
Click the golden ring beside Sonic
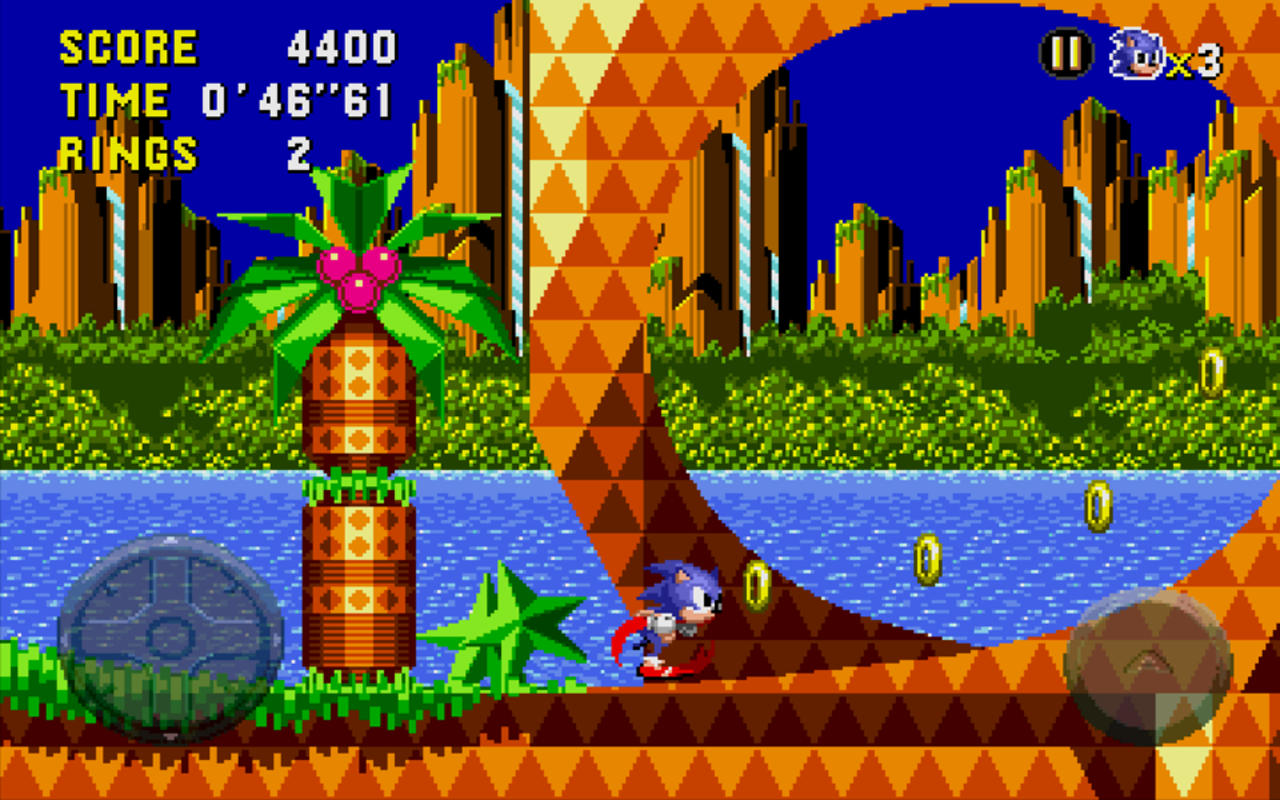coord(756,584)
